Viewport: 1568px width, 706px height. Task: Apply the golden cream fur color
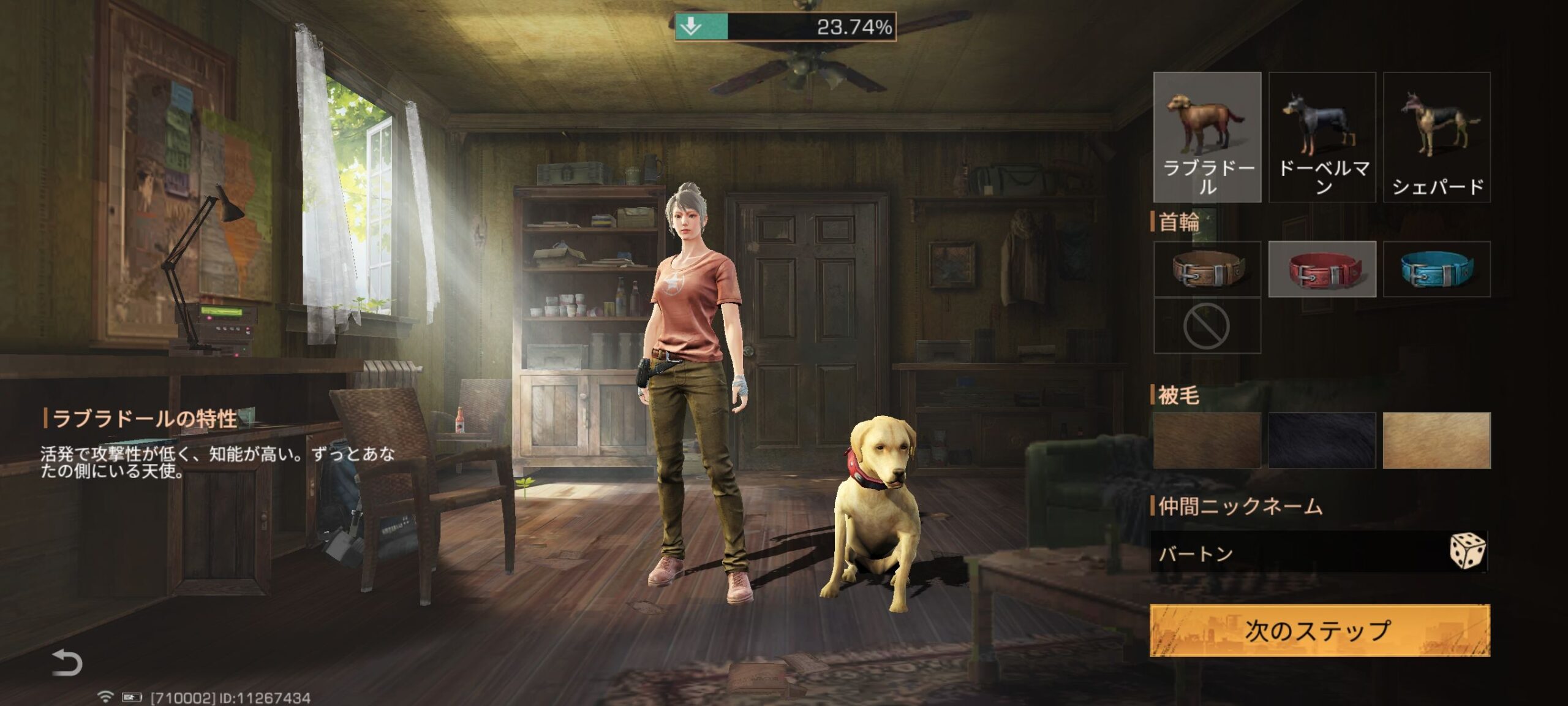coord(1436,440)
